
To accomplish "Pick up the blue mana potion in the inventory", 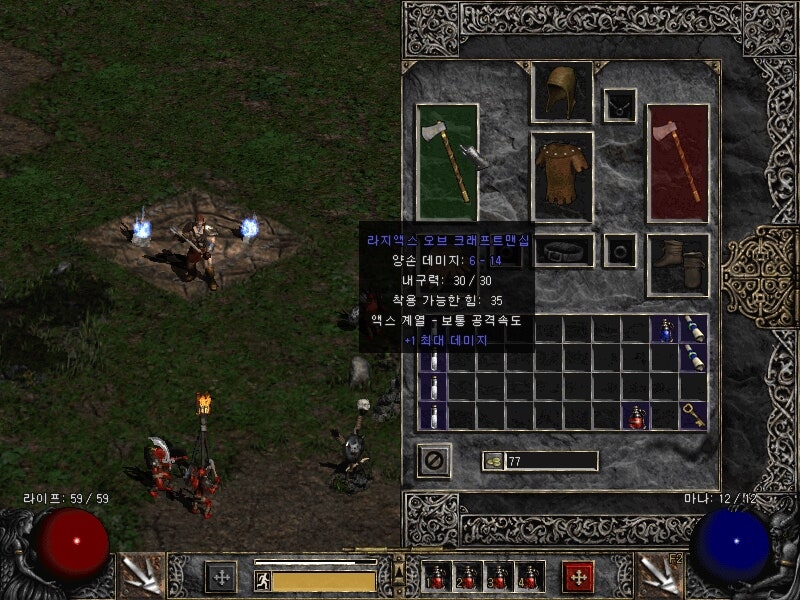I will (665, 329).
